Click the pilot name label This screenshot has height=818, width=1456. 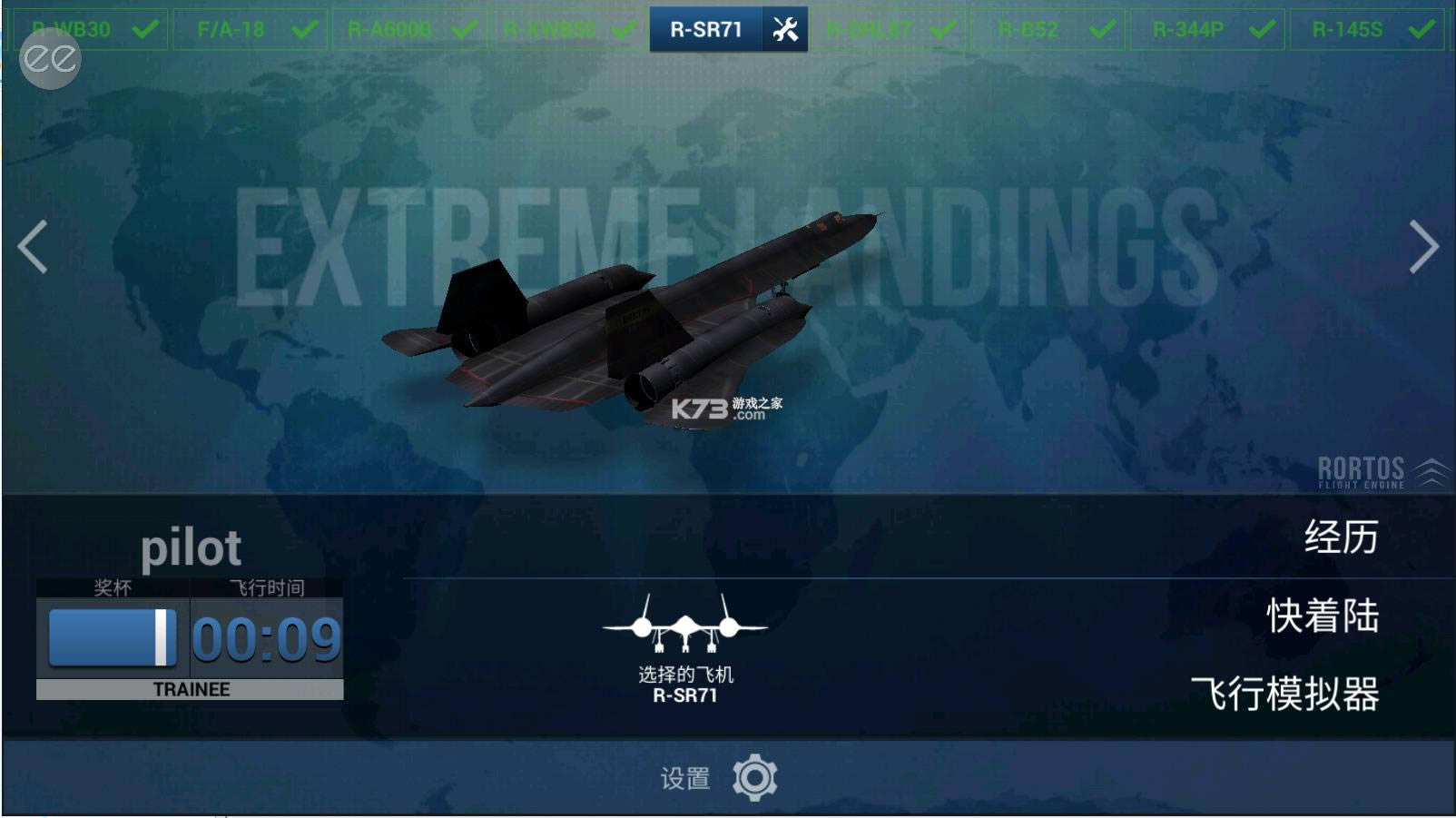[x=192, y=546]
